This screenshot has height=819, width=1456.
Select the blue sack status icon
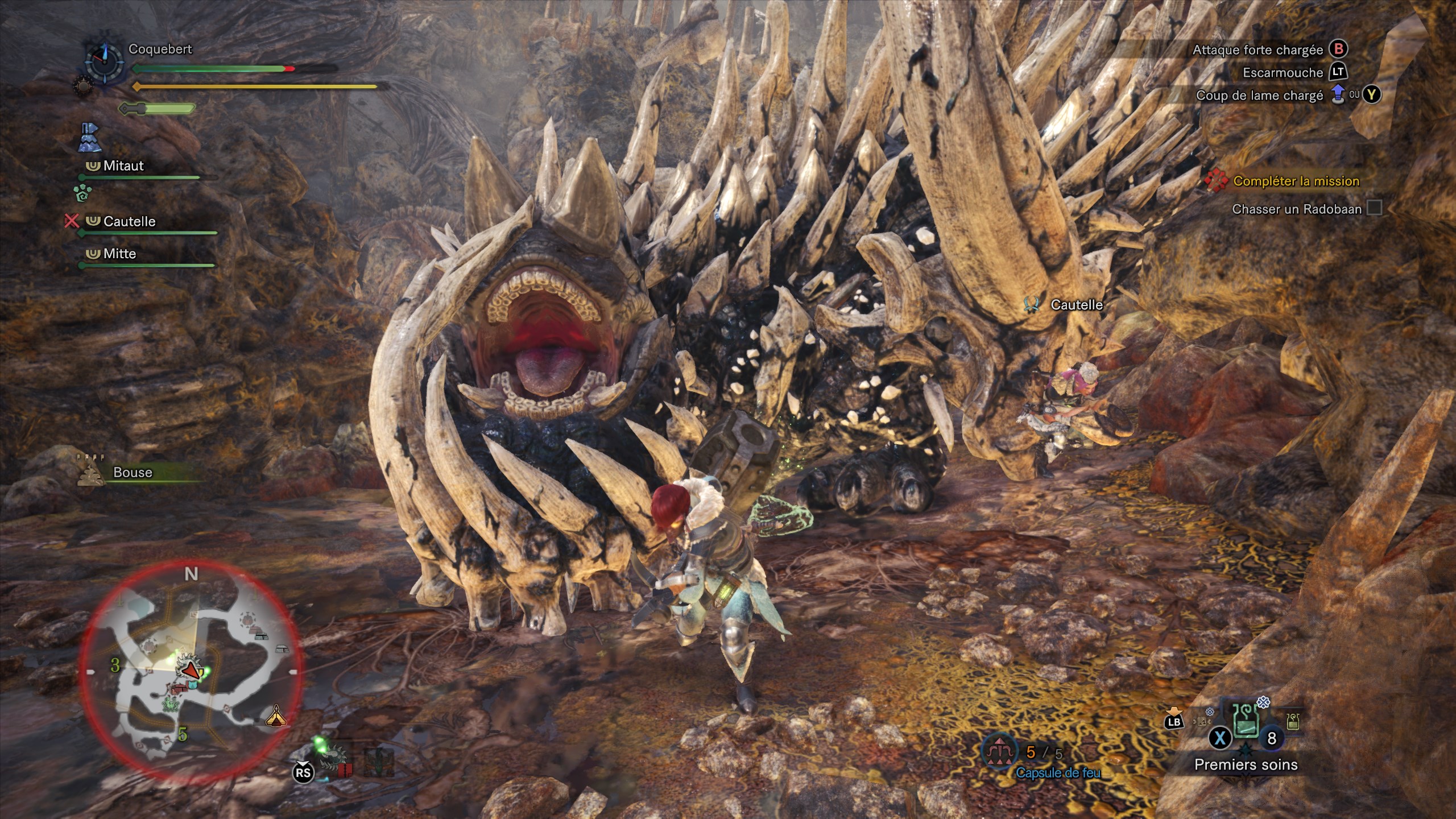(x=90, y=138)
